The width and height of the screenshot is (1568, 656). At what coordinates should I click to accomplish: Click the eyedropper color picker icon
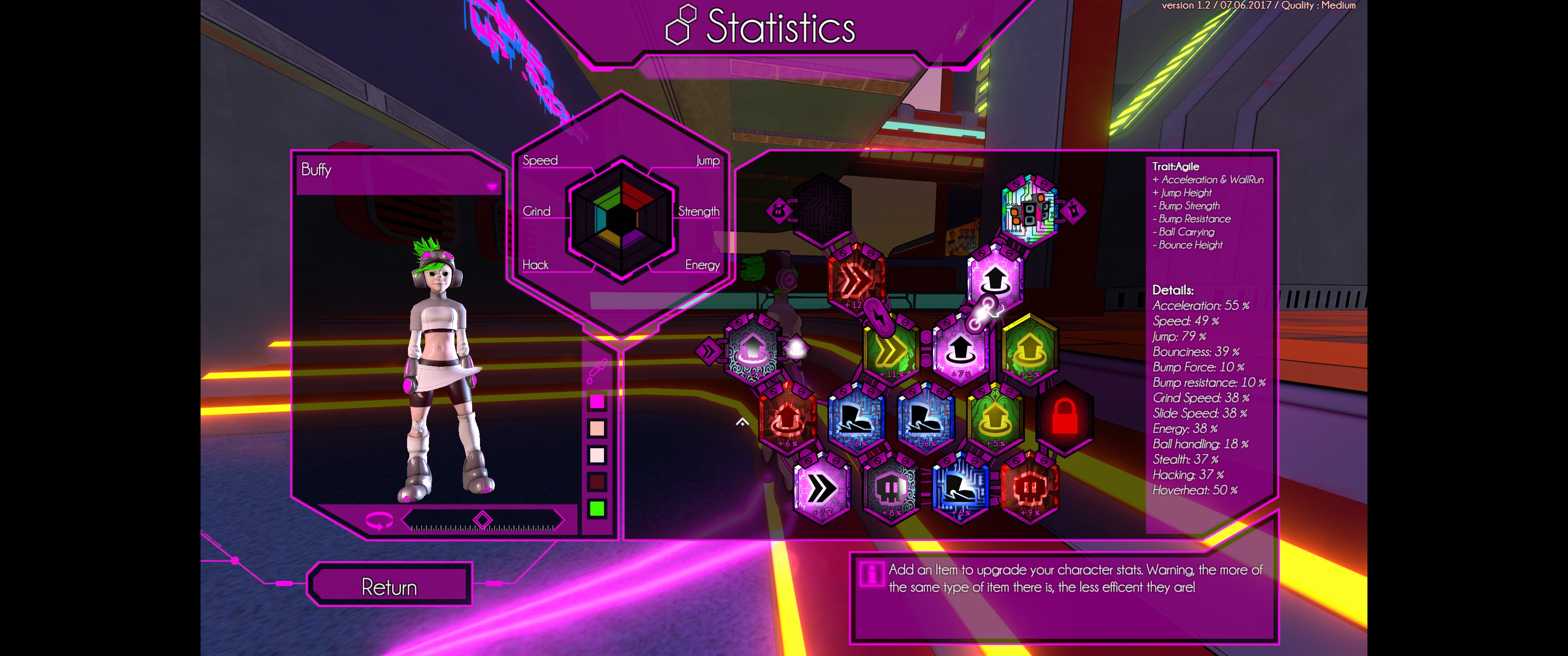pos(597,371)
